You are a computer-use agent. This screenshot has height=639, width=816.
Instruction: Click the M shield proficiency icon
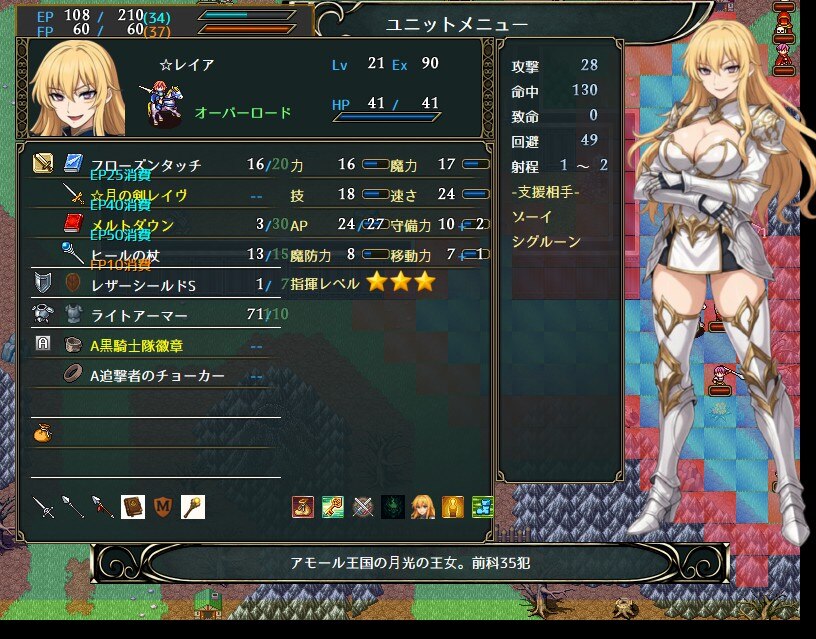163,507
